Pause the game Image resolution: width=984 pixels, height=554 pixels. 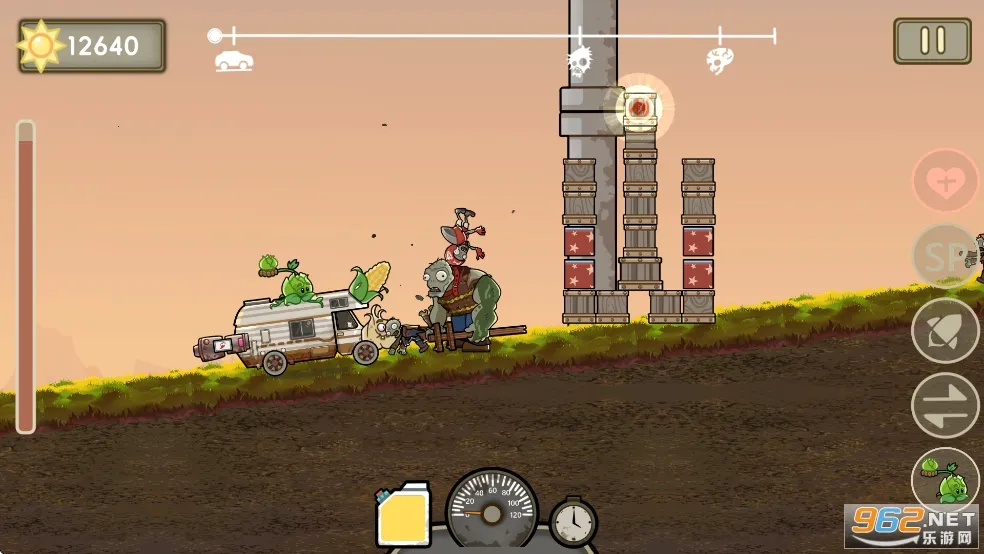click(x=932, y=41)
